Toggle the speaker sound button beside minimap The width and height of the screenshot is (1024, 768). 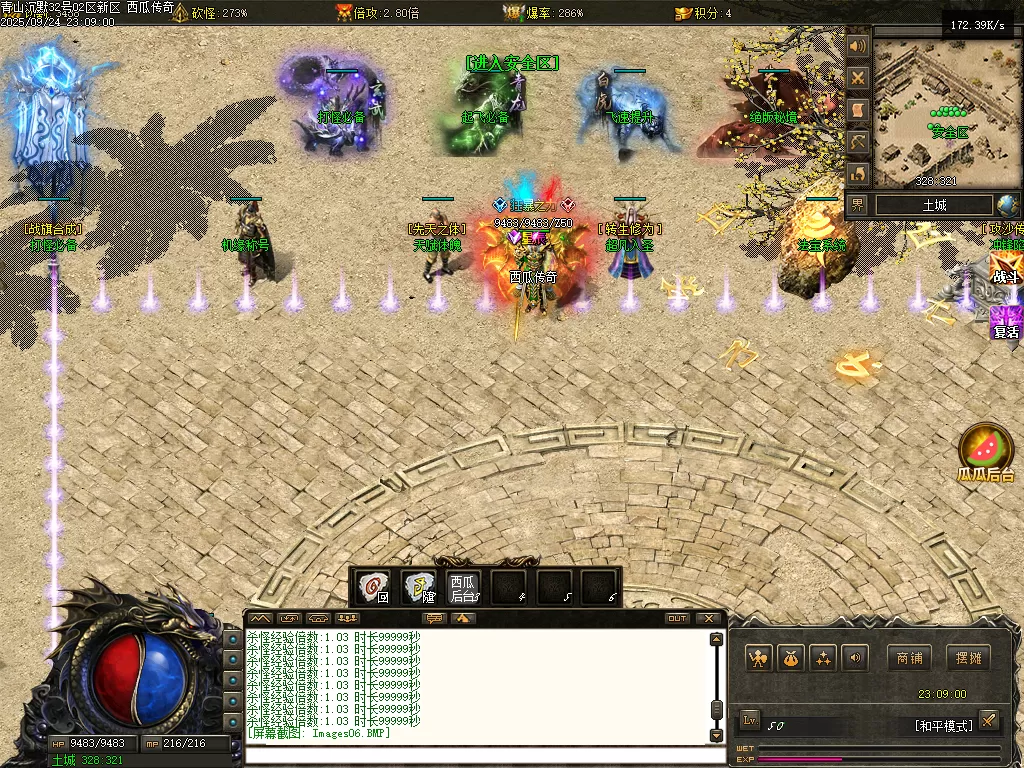click(x=858, y=46)
